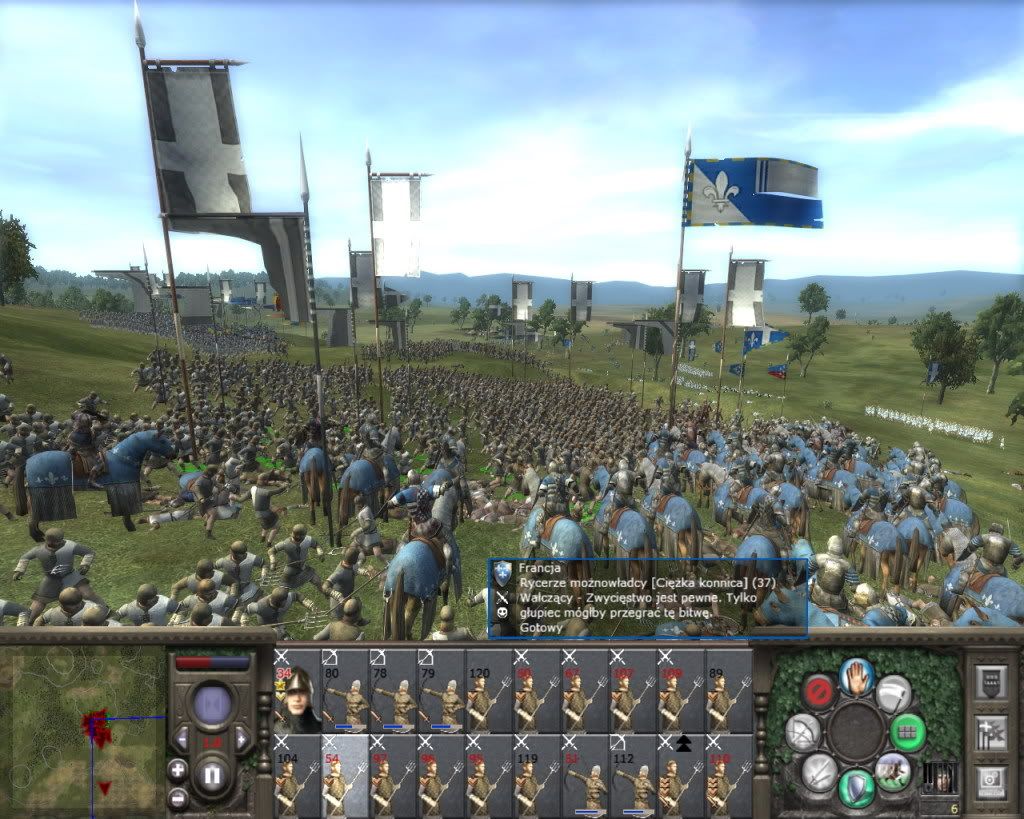Click the crossed swords command button
Viewport: 1024px width, 819px height.
pyautogui.click(x=819, y=771)
